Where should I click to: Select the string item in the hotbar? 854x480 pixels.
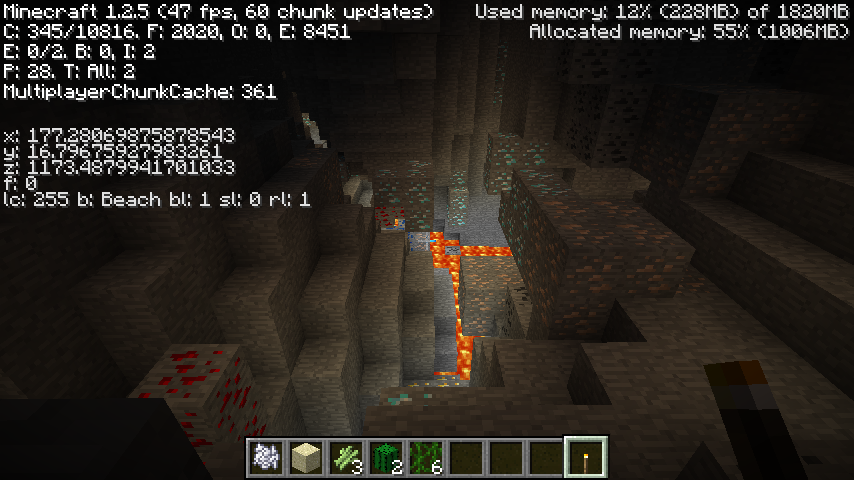(x=266, y=458)
